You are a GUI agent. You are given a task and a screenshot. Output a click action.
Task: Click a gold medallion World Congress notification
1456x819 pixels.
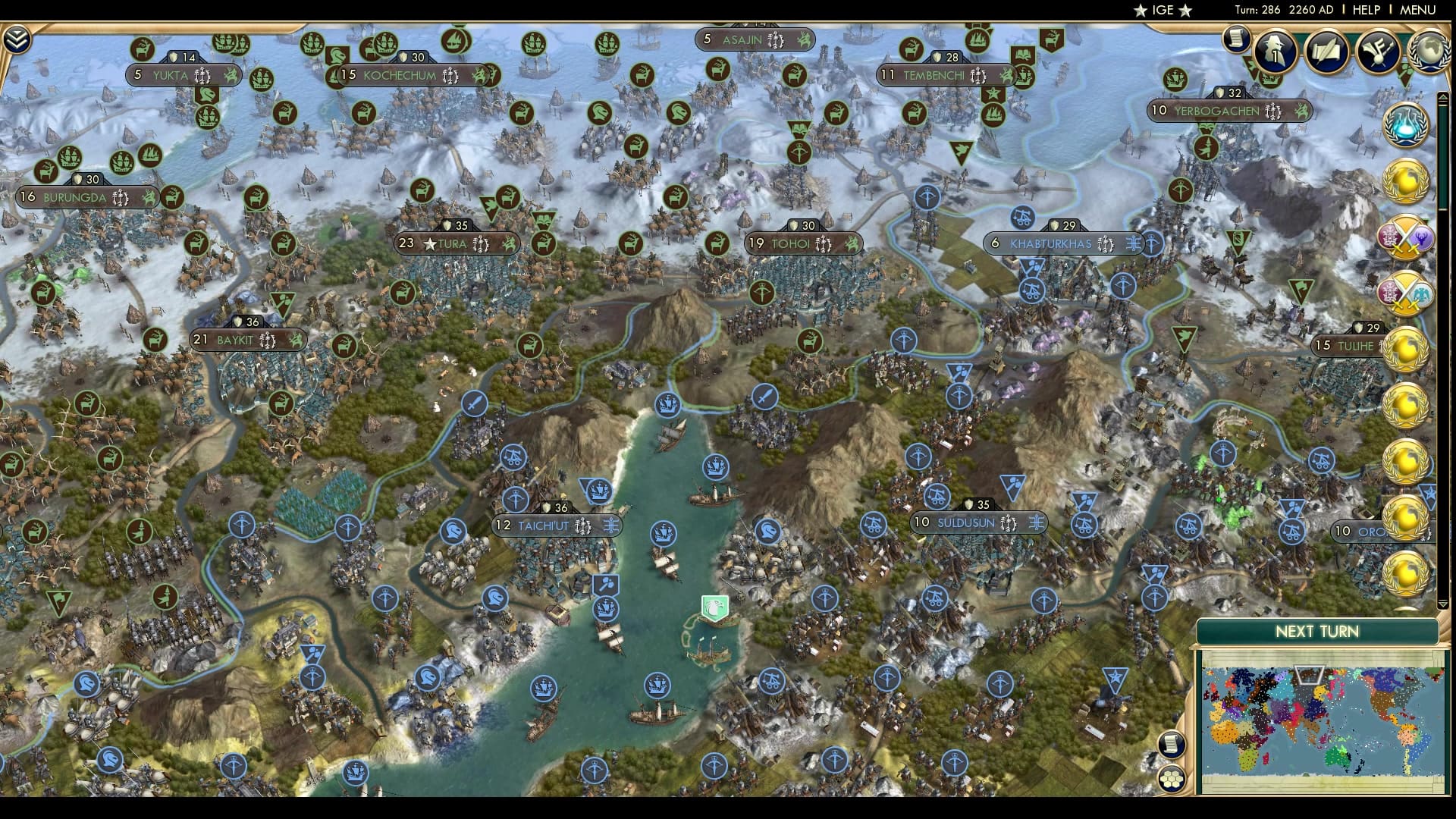1405,180
